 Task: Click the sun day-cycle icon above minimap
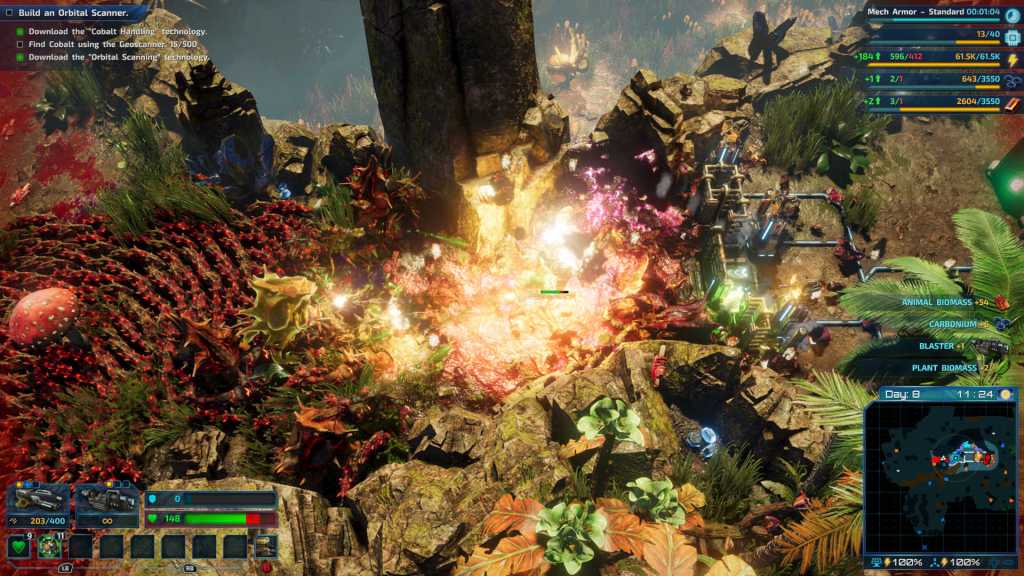pos(1006,394)
